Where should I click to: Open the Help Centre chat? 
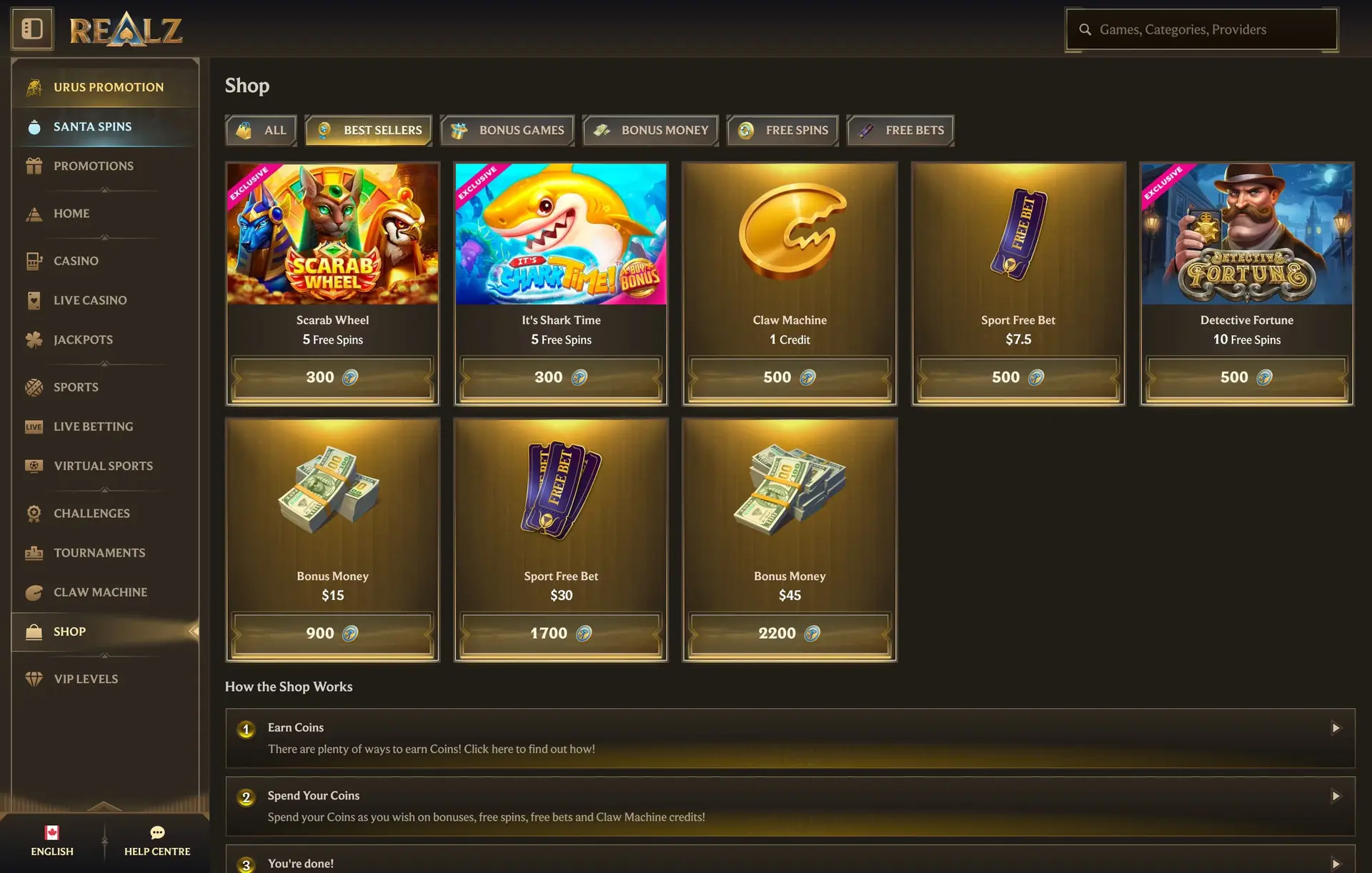click(x=157, y=841)
